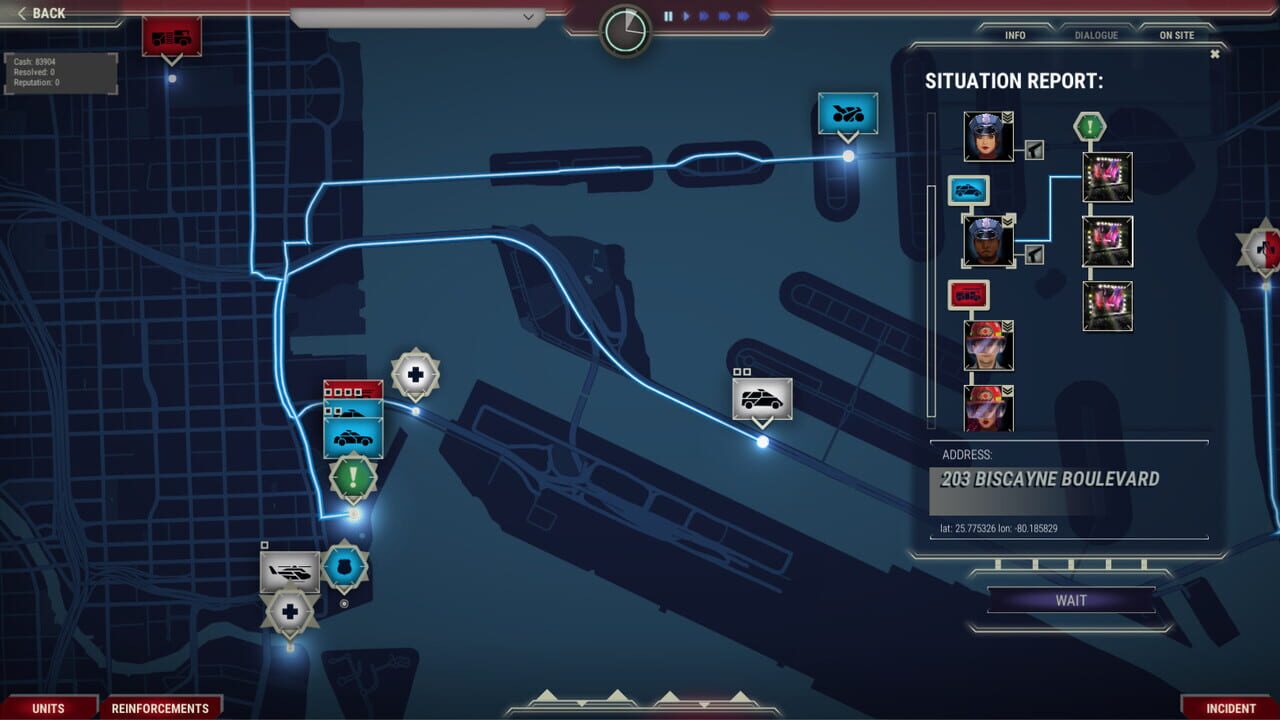Select the helicopter unit icon on the map
This screenshot has height=720, width=1280.
(x=291, y=572)
